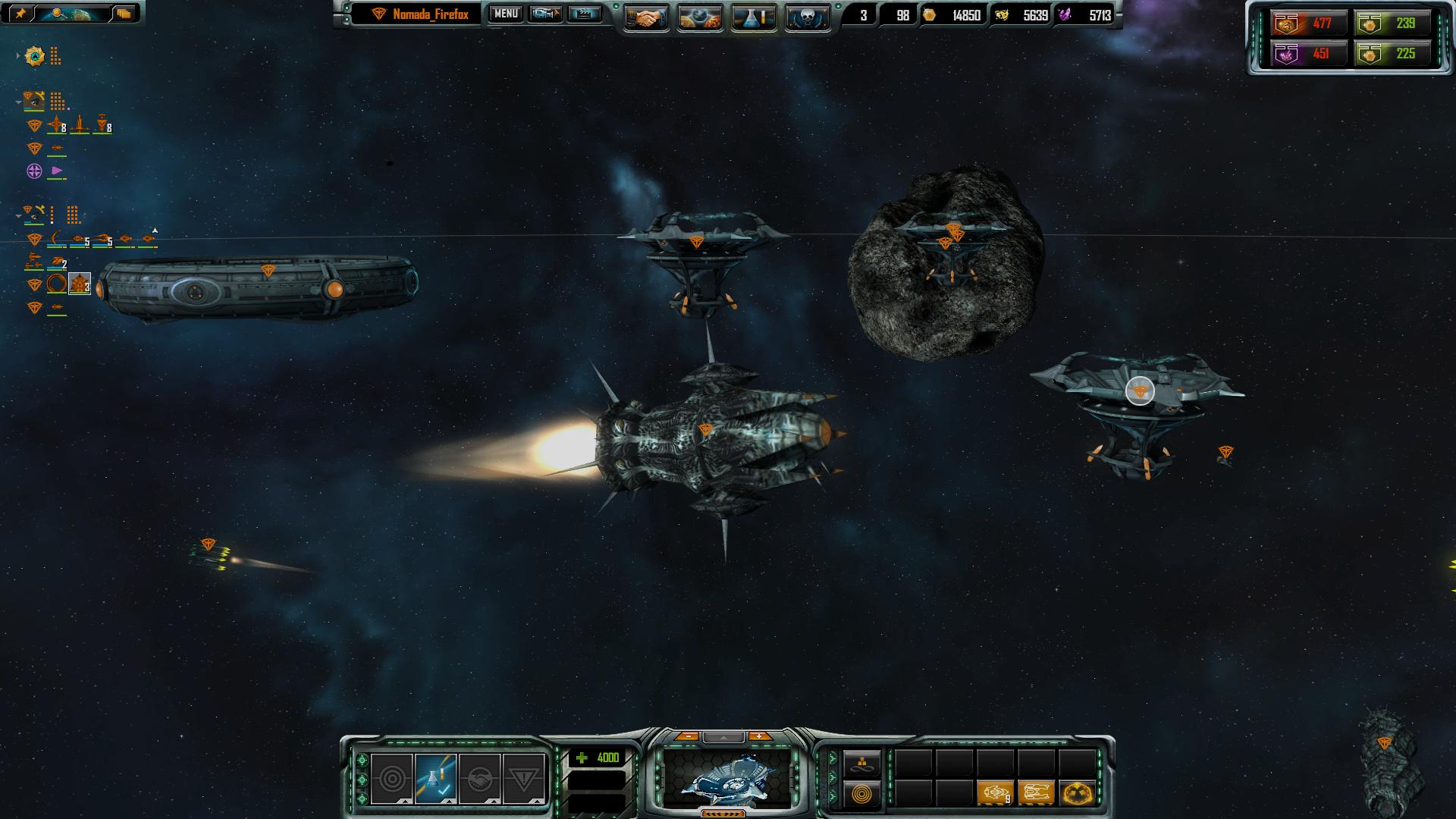Select the warning triangle command tab
Viewport: 1456px width, 819px height.
pyautogui.click(x=523, y=778)
